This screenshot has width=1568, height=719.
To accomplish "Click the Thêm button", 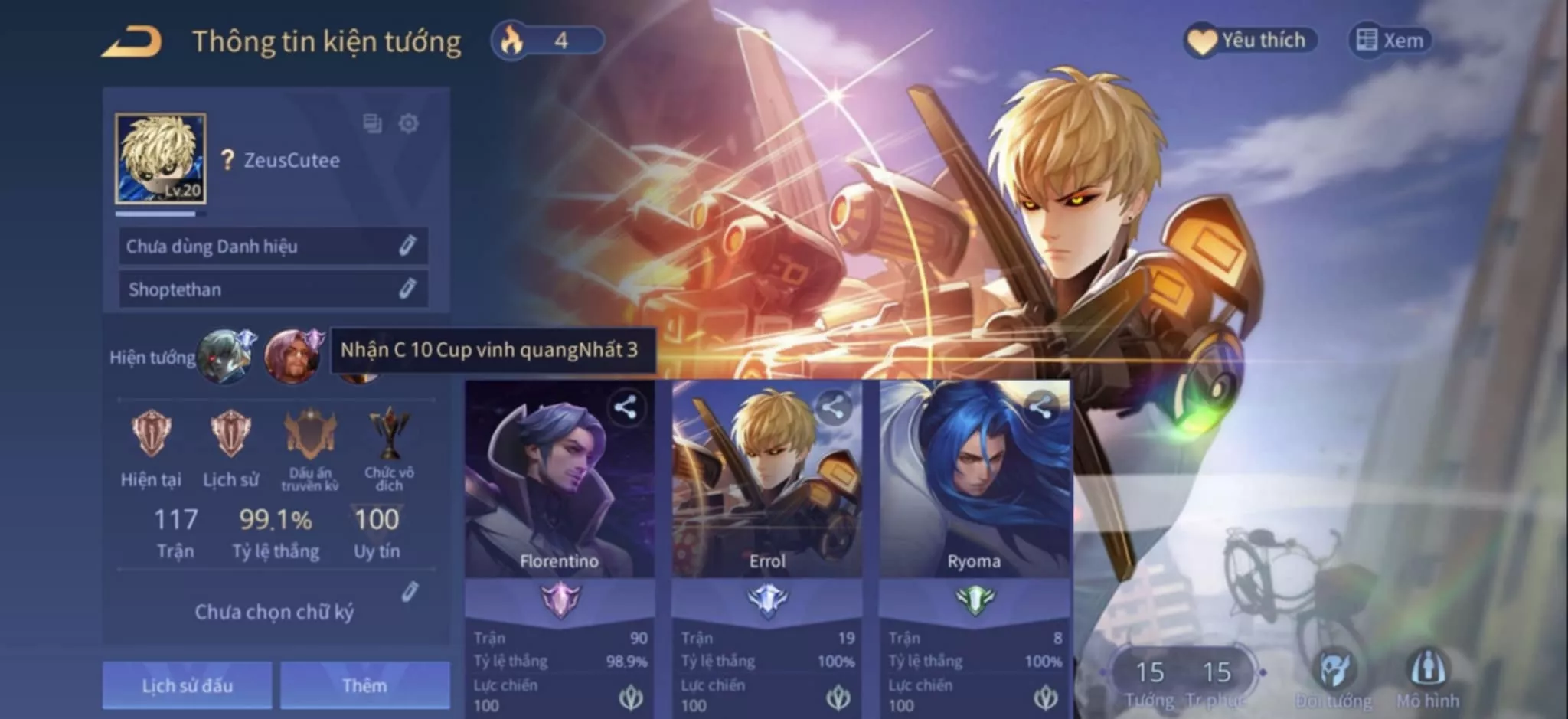I will point(364,685).
